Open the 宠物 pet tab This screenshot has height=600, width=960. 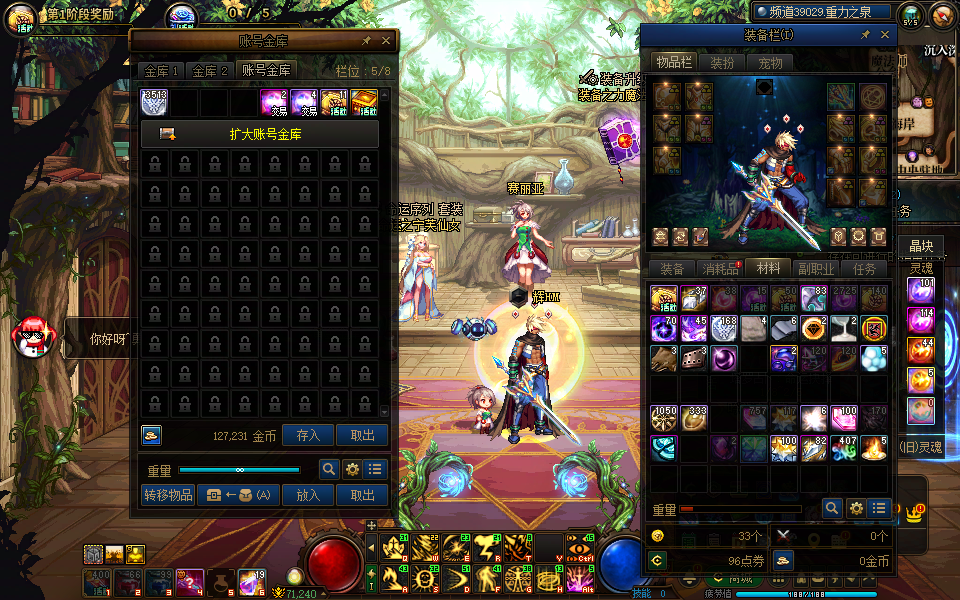pyautogui.click(x=770, y=63)
